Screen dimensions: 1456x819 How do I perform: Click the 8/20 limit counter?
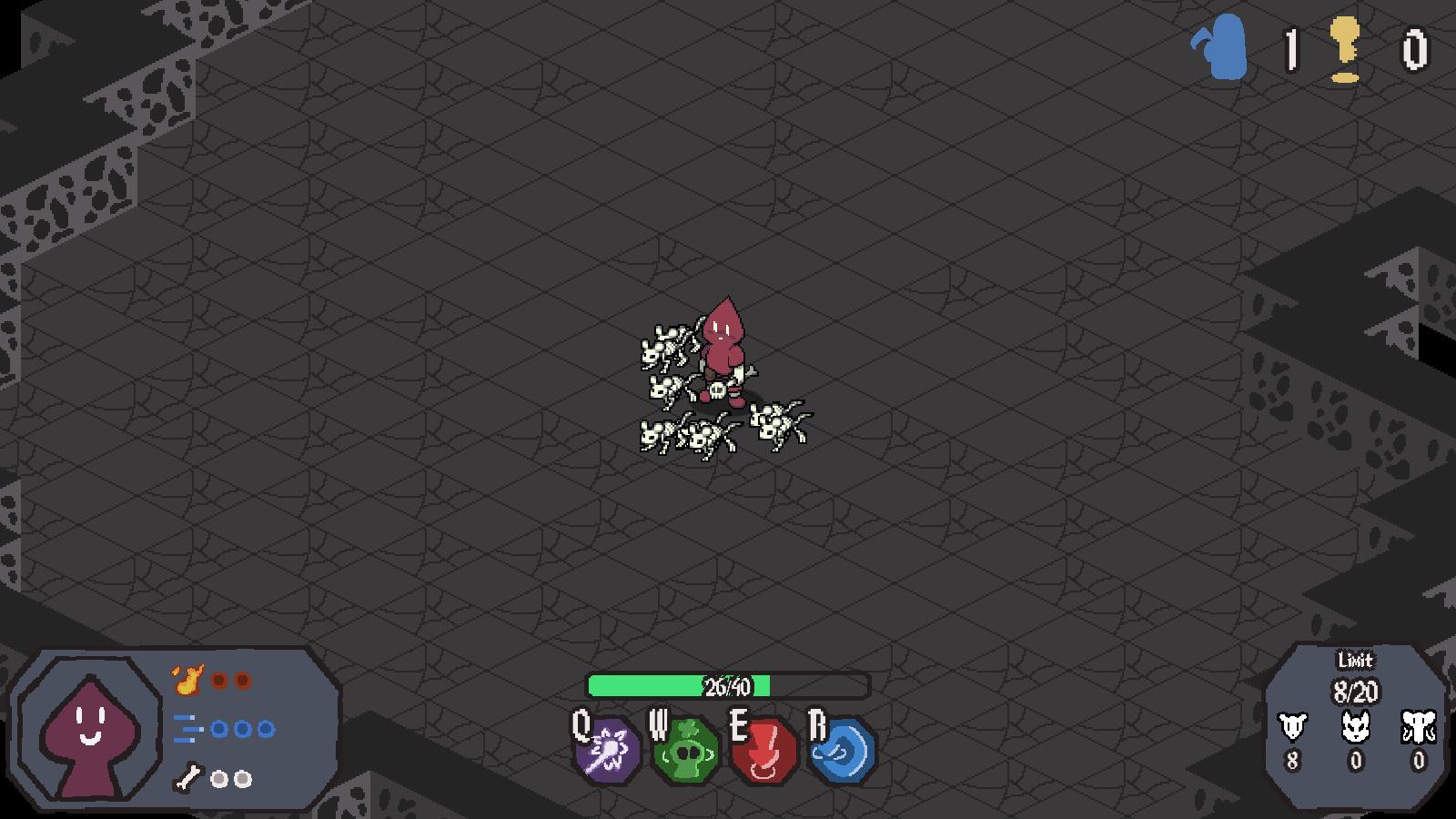(1354, 689)
